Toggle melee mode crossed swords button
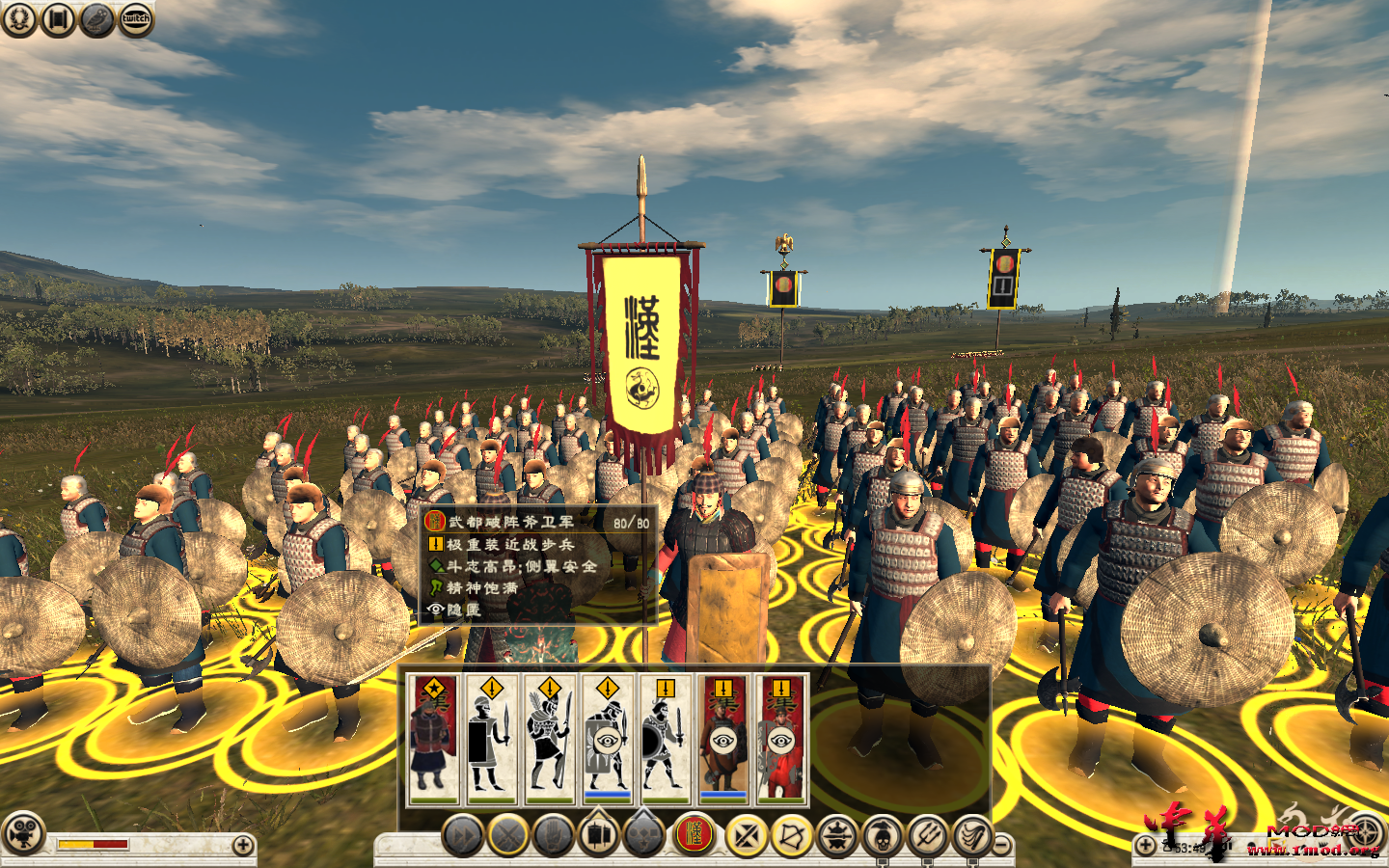 pyautogui.click(x=508, y=835)
